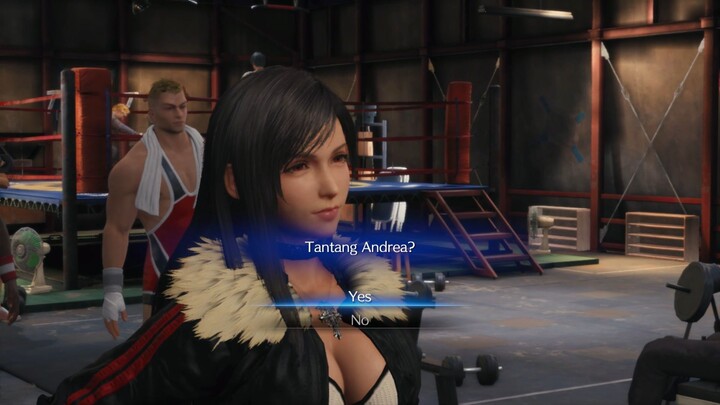Select the No dialogue option
Screen dimensions: 720x405
tap(359, 319)
